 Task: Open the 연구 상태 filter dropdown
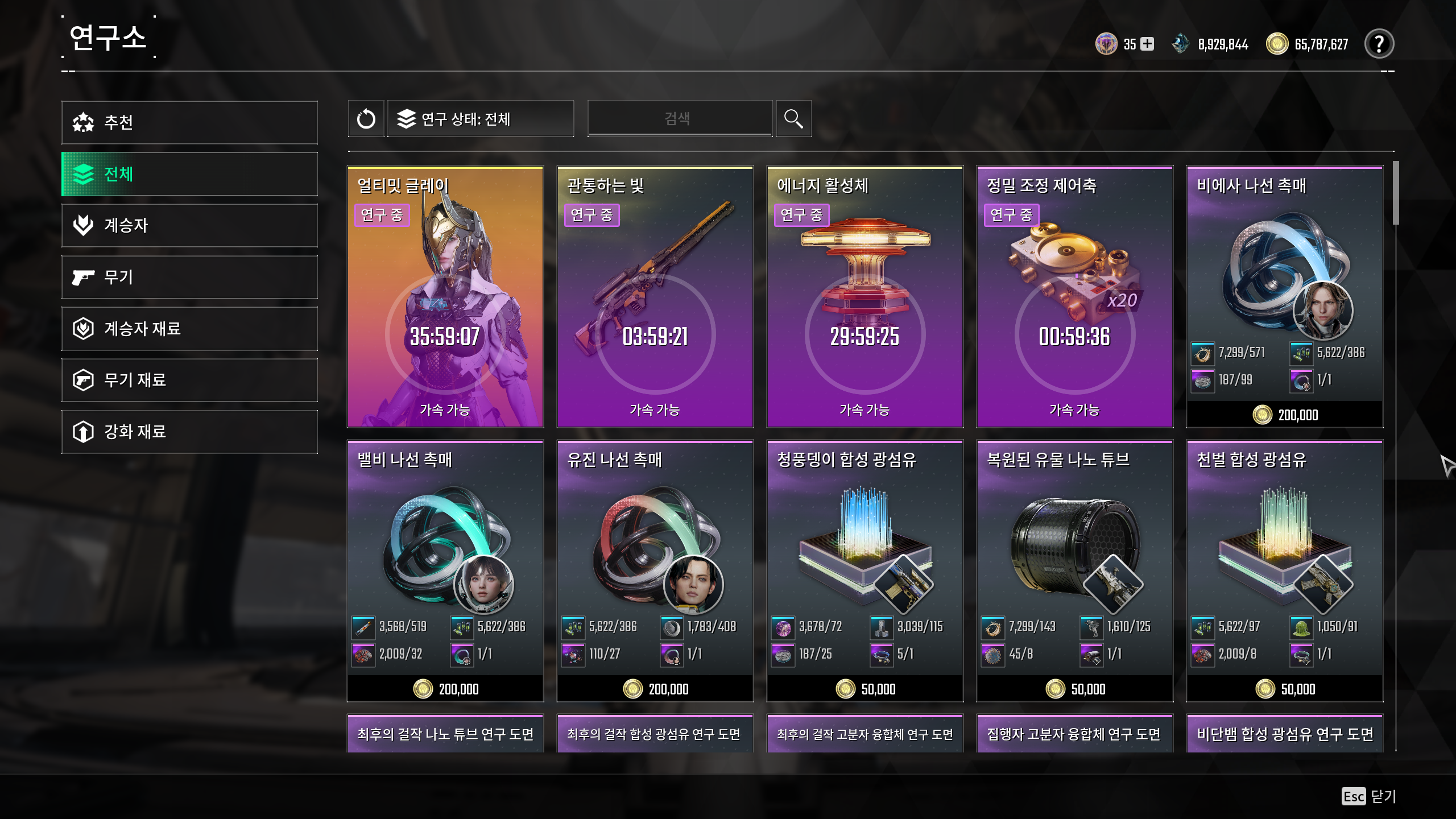(x=481, y=119)
